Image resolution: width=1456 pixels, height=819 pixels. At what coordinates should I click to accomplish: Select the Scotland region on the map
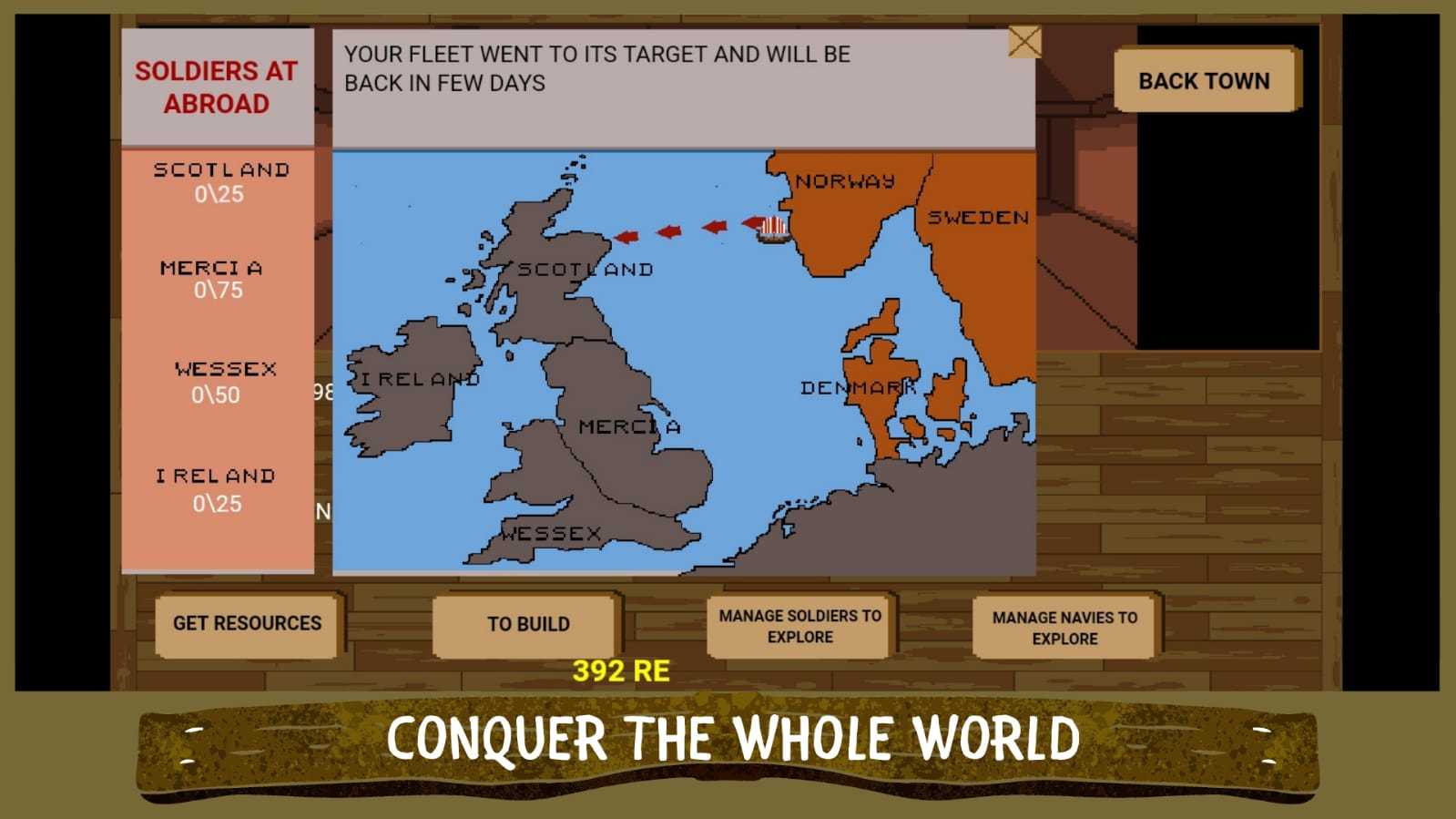coord(560,273)
